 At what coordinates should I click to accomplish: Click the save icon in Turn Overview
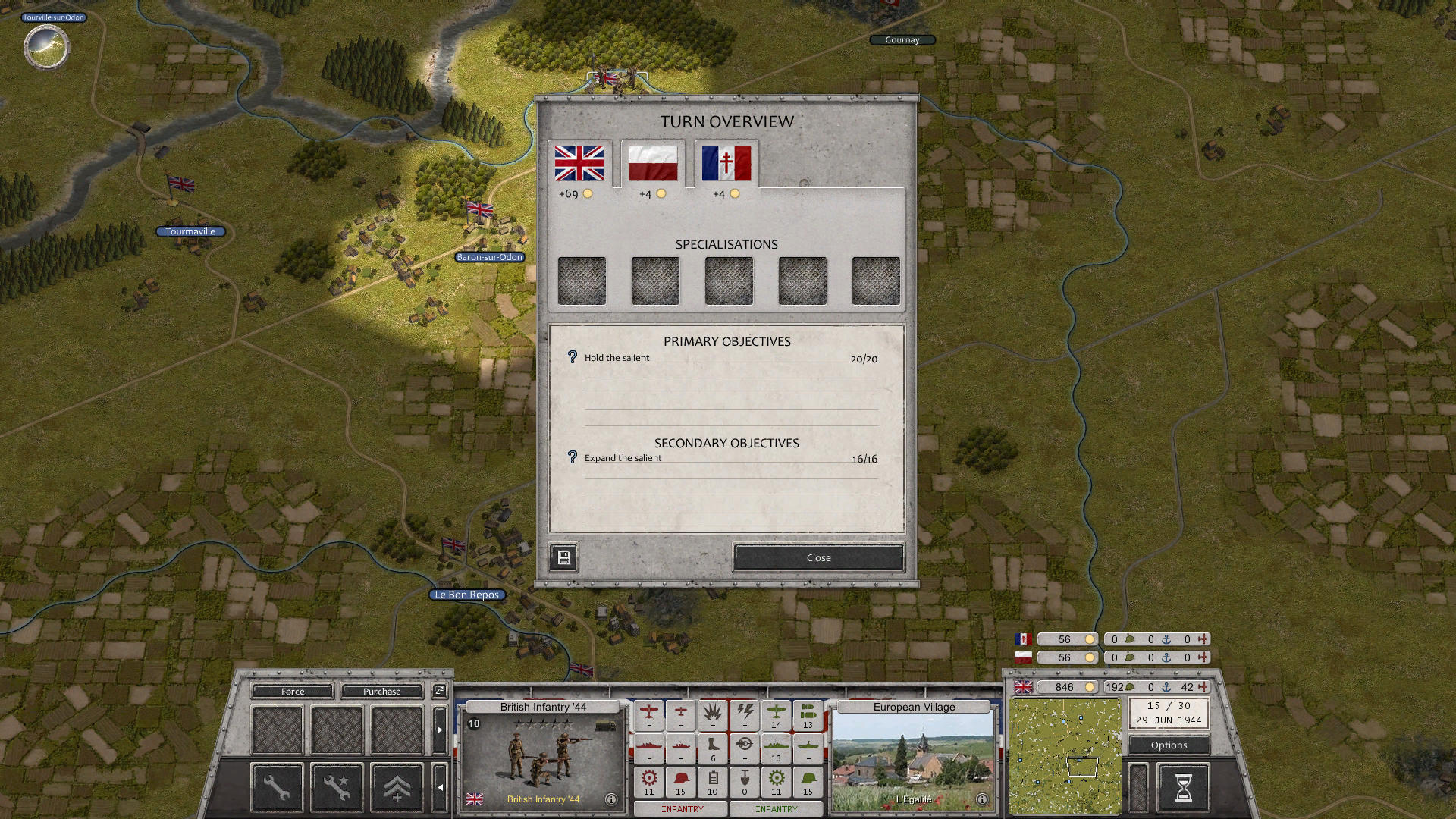pyautogui.click(x=563, y=557)
